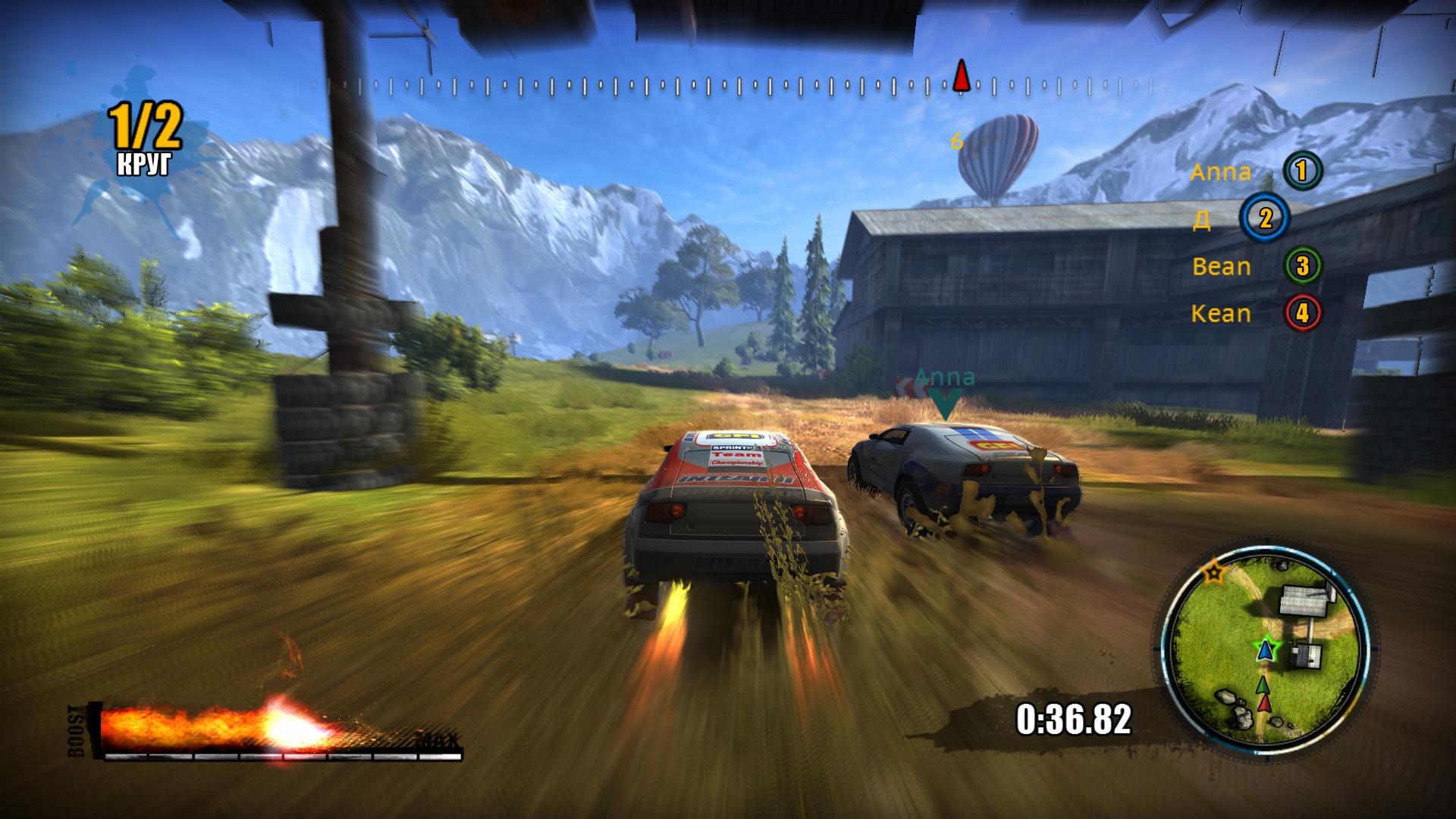Pick Kean's fourth-place standings entry
This screenshot has height=819, width=1456.
click(1255, 313)
